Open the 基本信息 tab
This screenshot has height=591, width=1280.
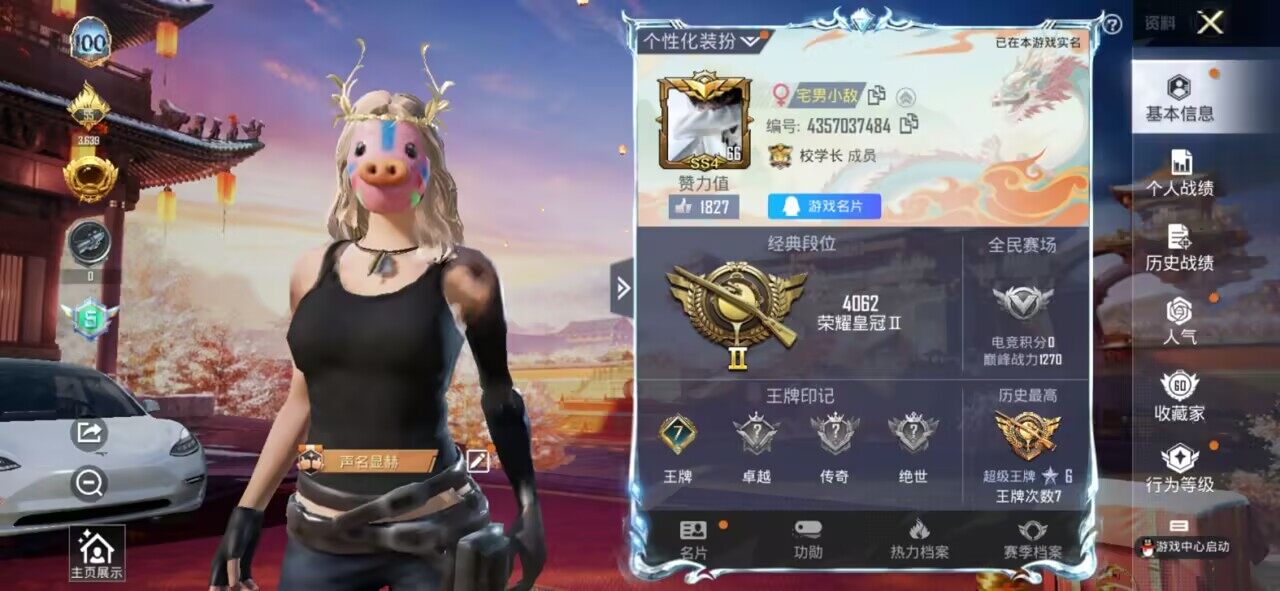tap(1180, 98)
